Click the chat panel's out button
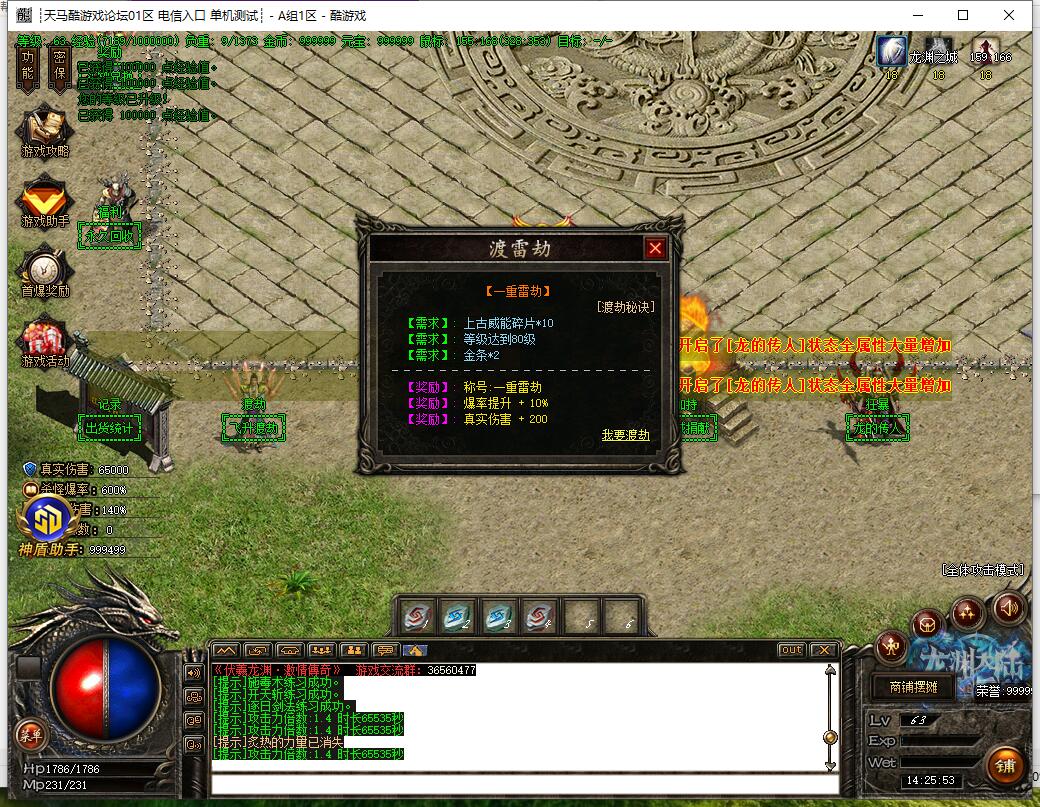Screen dimensions: 1040x807 tap(791, 650)
